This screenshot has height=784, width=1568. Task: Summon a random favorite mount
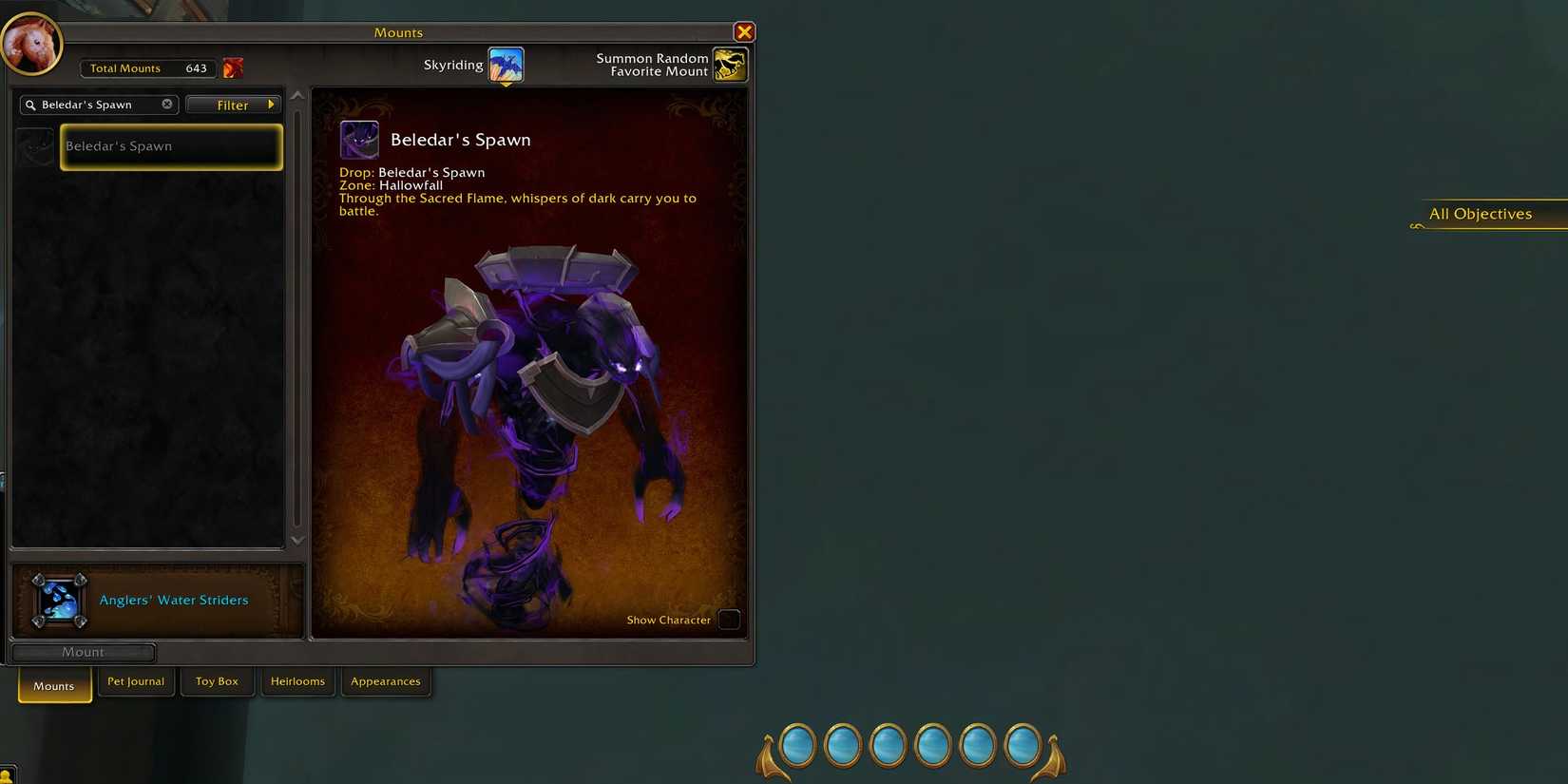point(729,64)
